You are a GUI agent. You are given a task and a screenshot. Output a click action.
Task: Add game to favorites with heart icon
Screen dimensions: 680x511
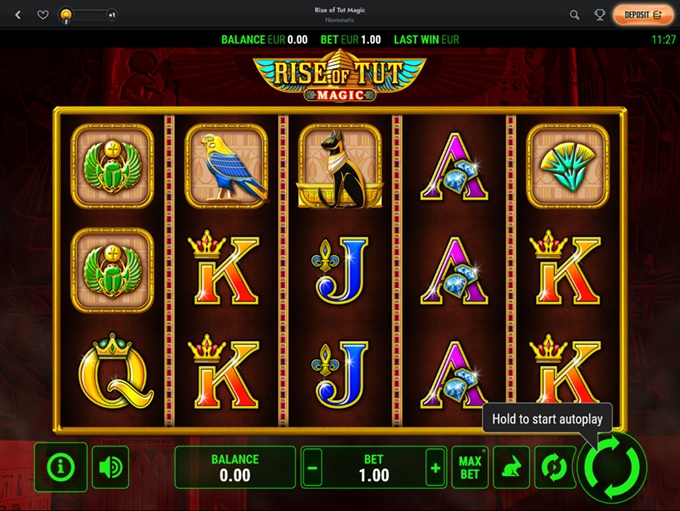click(43, 15)
